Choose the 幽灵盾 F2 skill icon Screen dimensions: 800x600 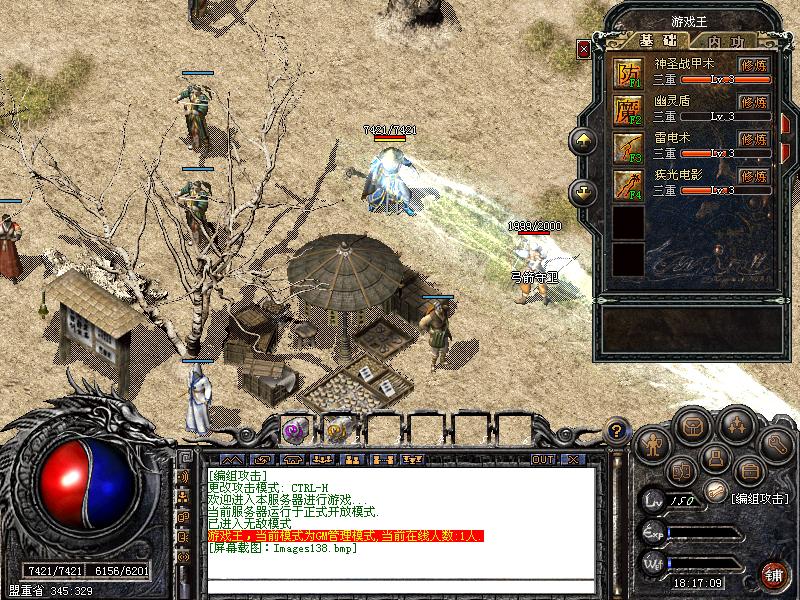click(x=628, y=109)
